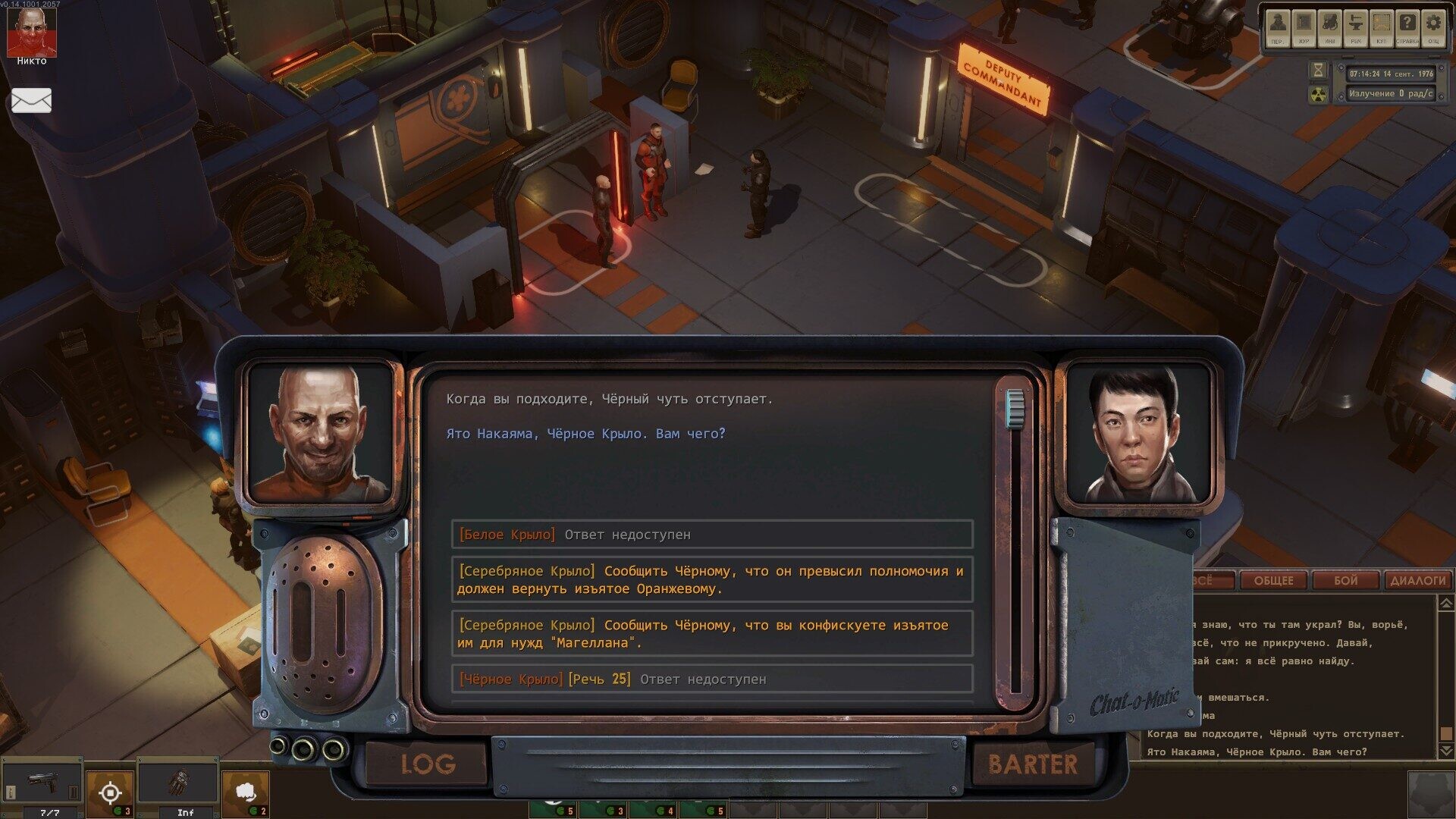Open the options gear menu

(1432, 27)
